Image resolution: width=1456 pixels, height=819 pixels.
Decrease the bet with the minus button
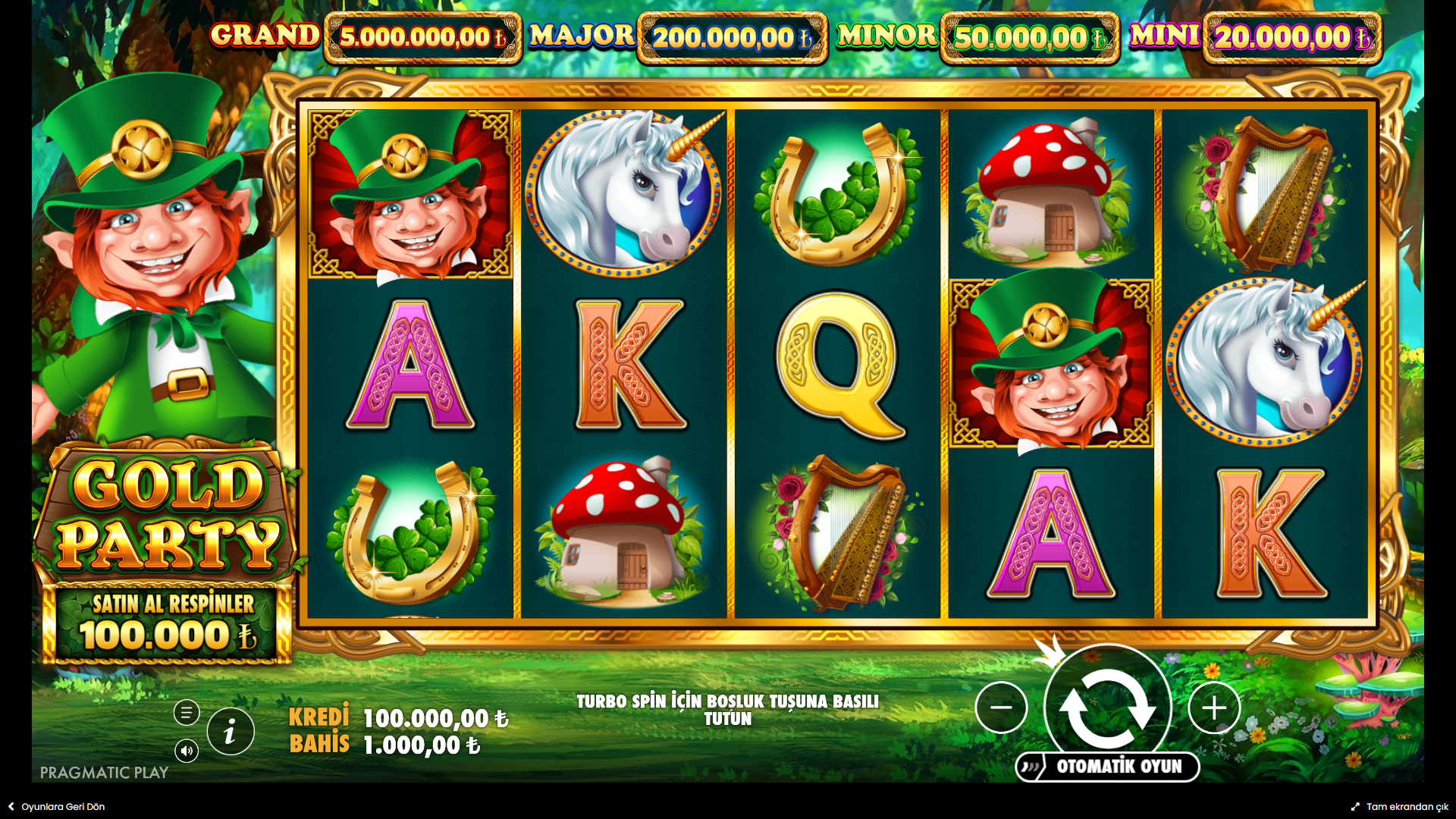(x=1001, y=708)
